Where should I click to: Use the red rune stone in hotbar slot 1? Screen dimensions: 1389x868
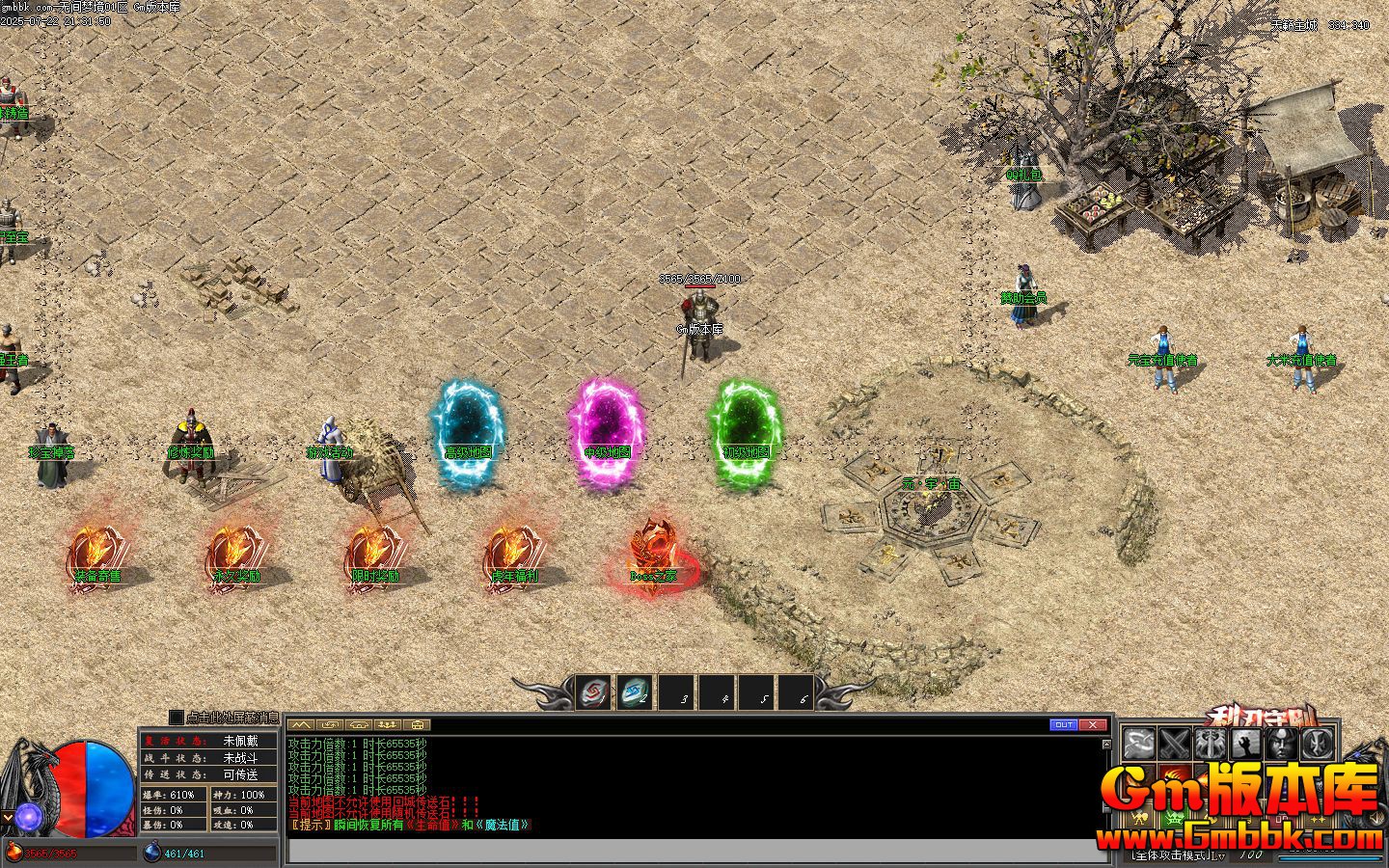coord(592,692)
